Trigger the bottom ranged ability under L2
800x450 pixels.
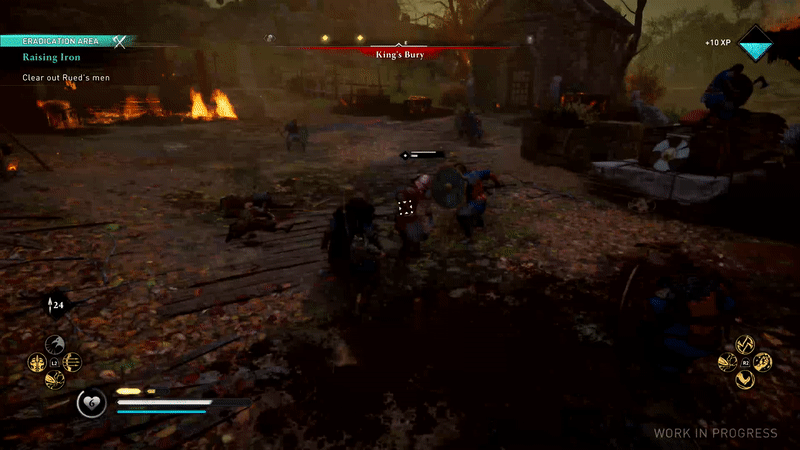click(x=54, y=379)
